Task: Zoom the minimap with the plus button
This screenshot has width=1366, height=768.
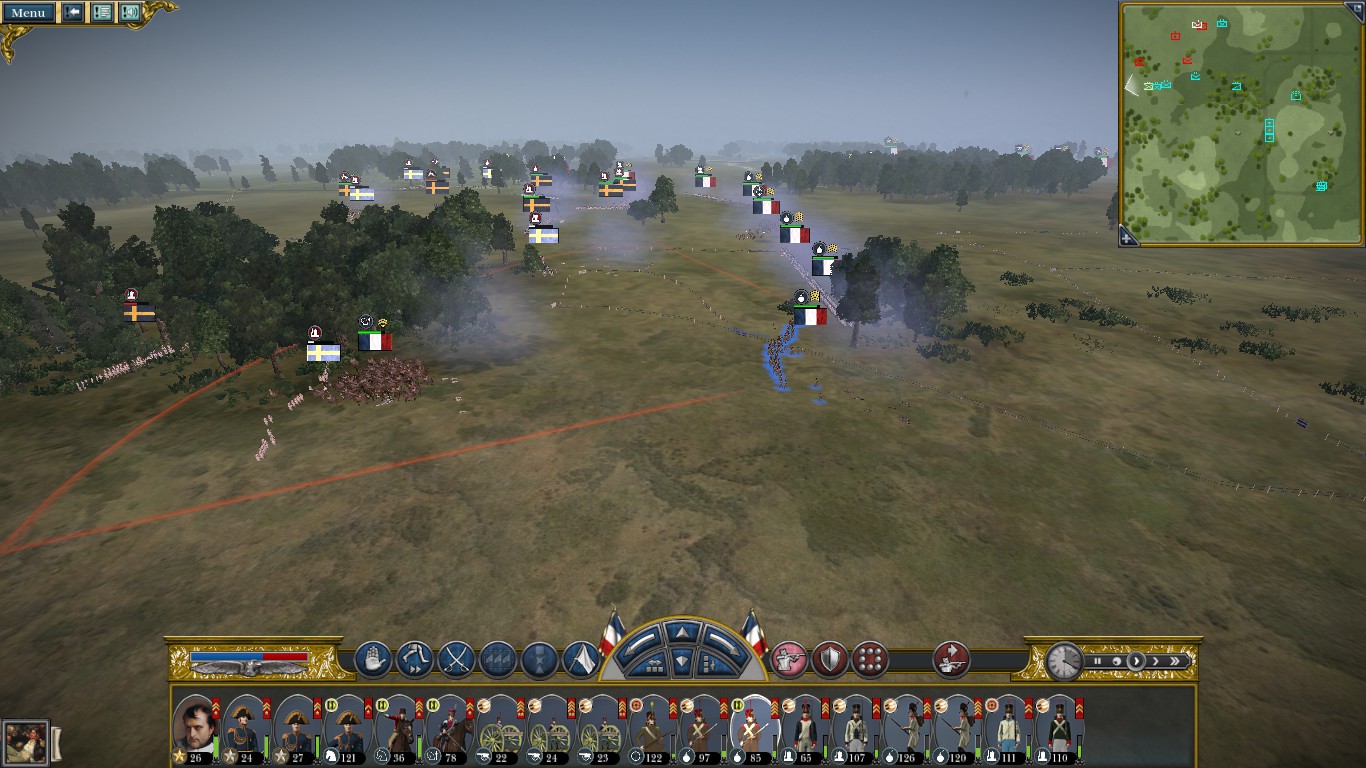Action: 1127,237
